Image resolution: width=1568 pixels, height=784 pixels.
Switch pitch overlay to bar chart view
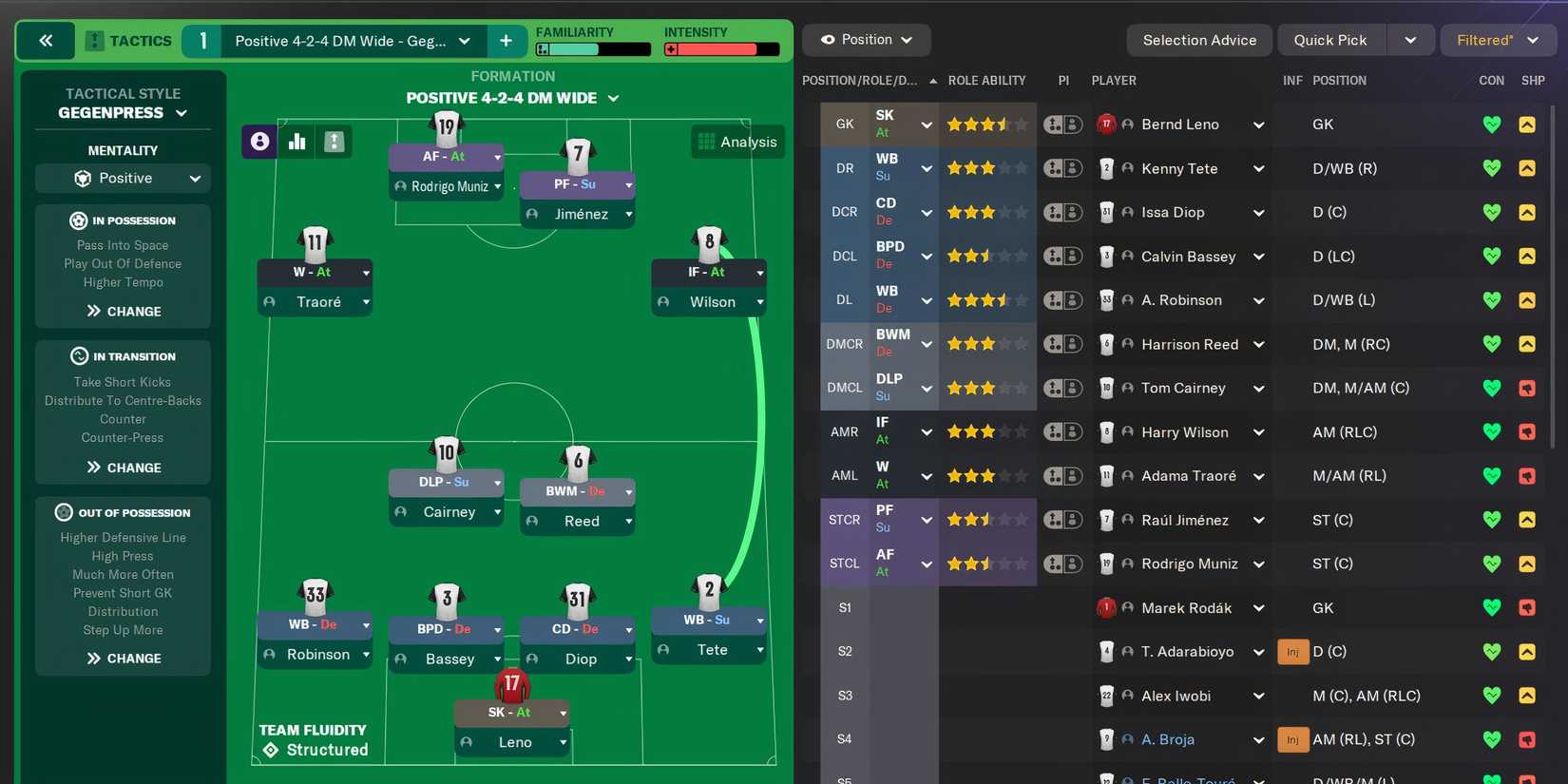click(296, 141)
